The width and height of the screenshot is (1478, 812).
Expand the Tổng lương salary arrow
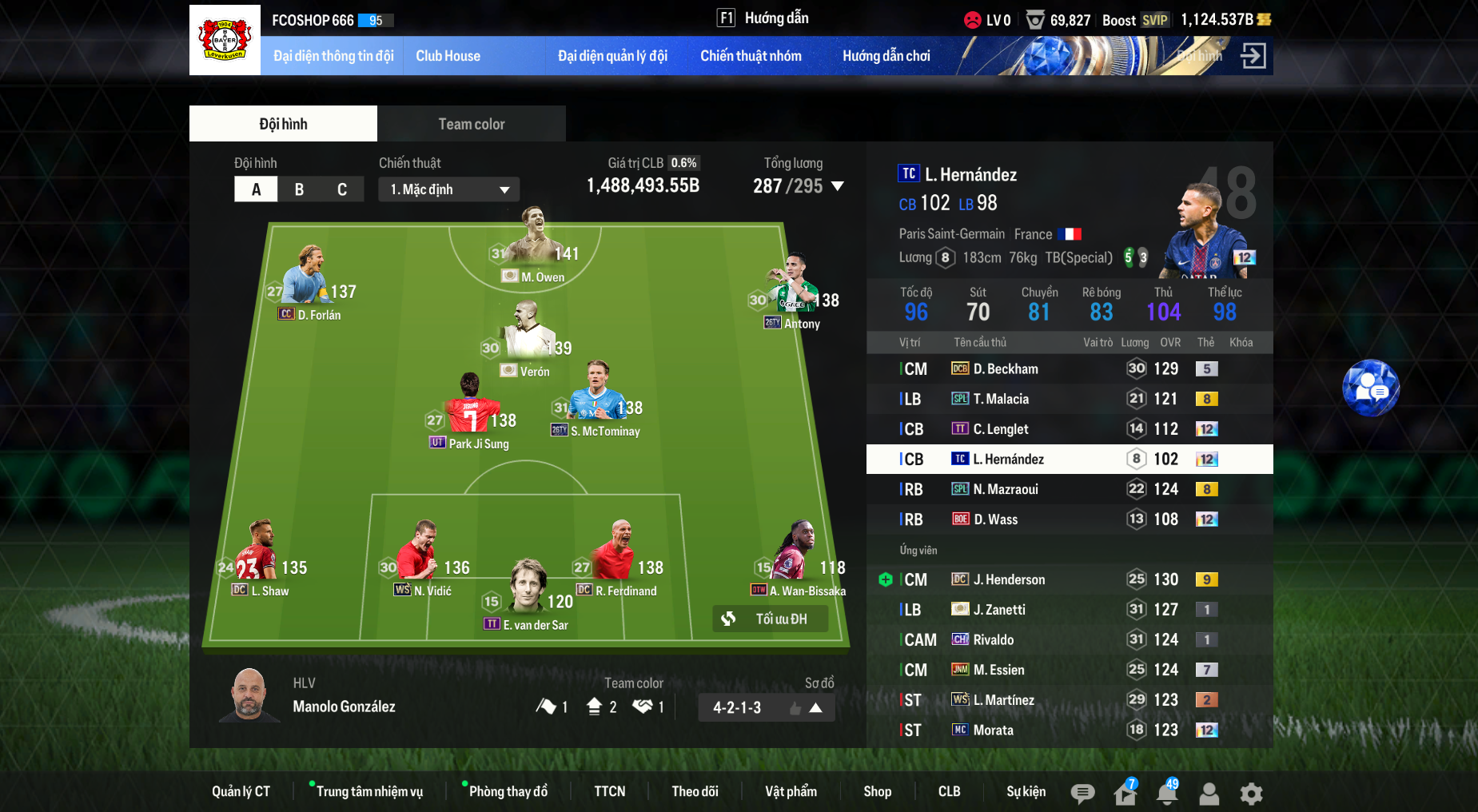click(x=838, y=186)
